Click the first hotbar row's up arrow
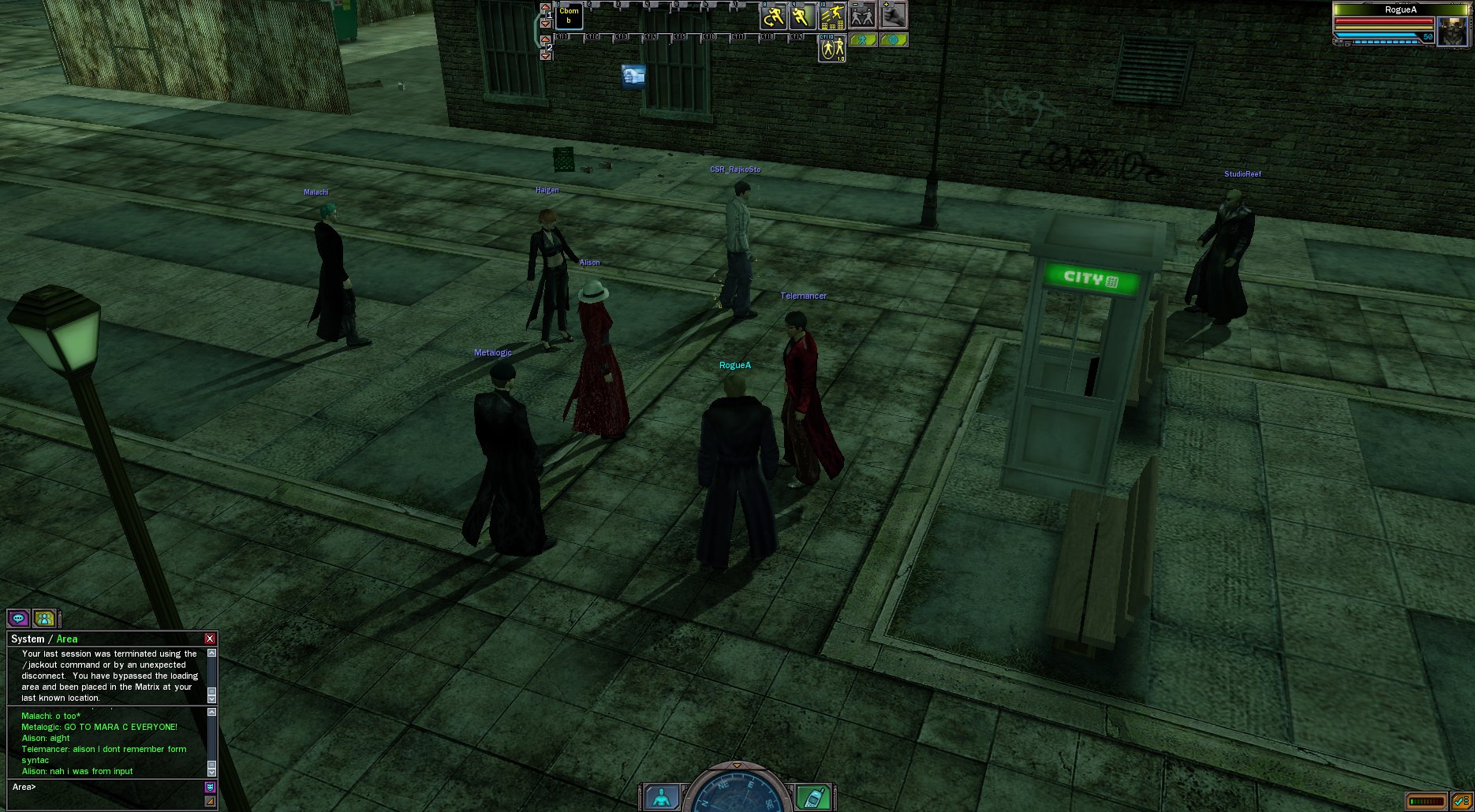 point(545,7)
